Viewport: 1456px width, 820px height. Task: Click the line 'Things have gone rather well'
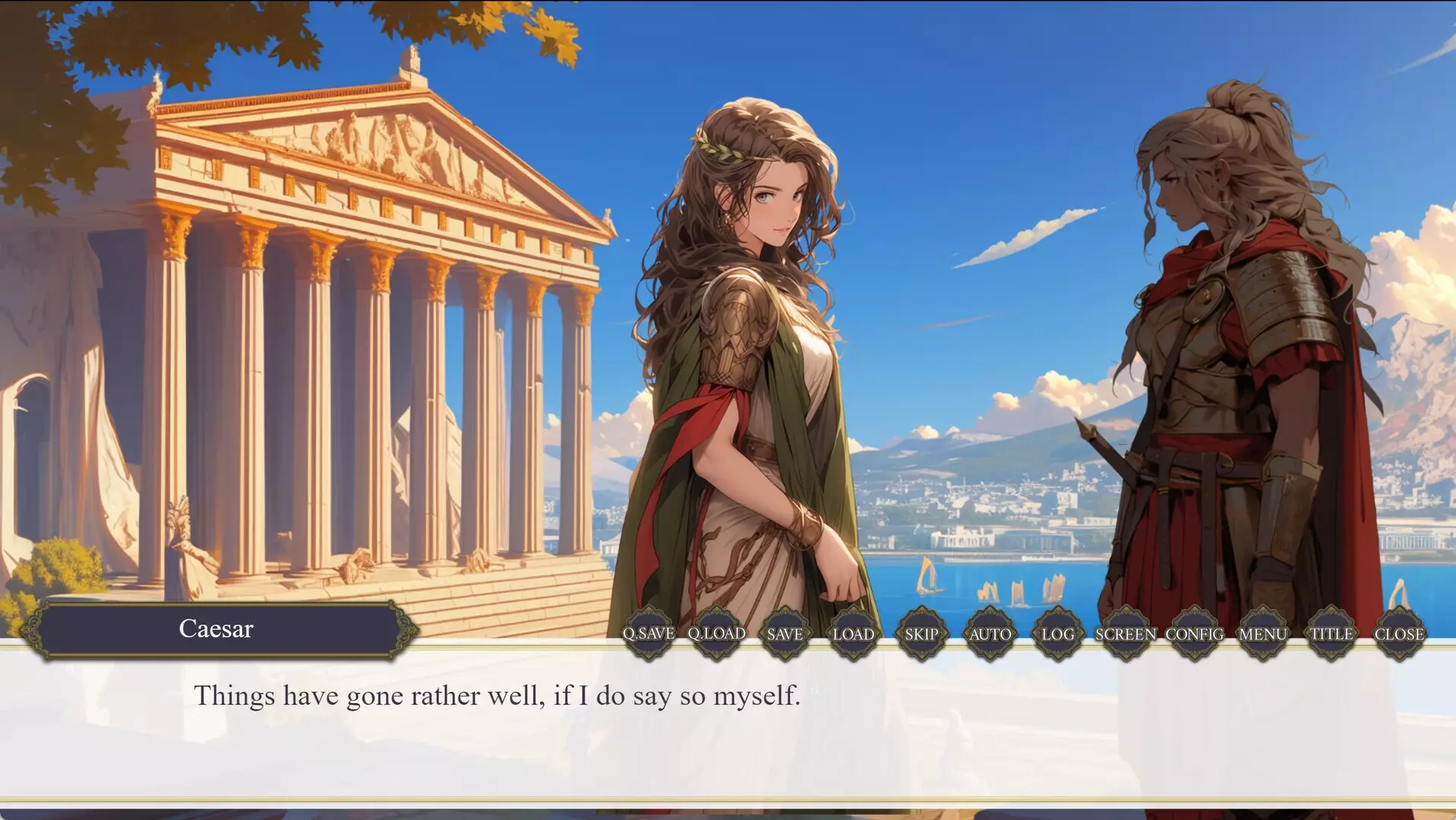(497, 694)
